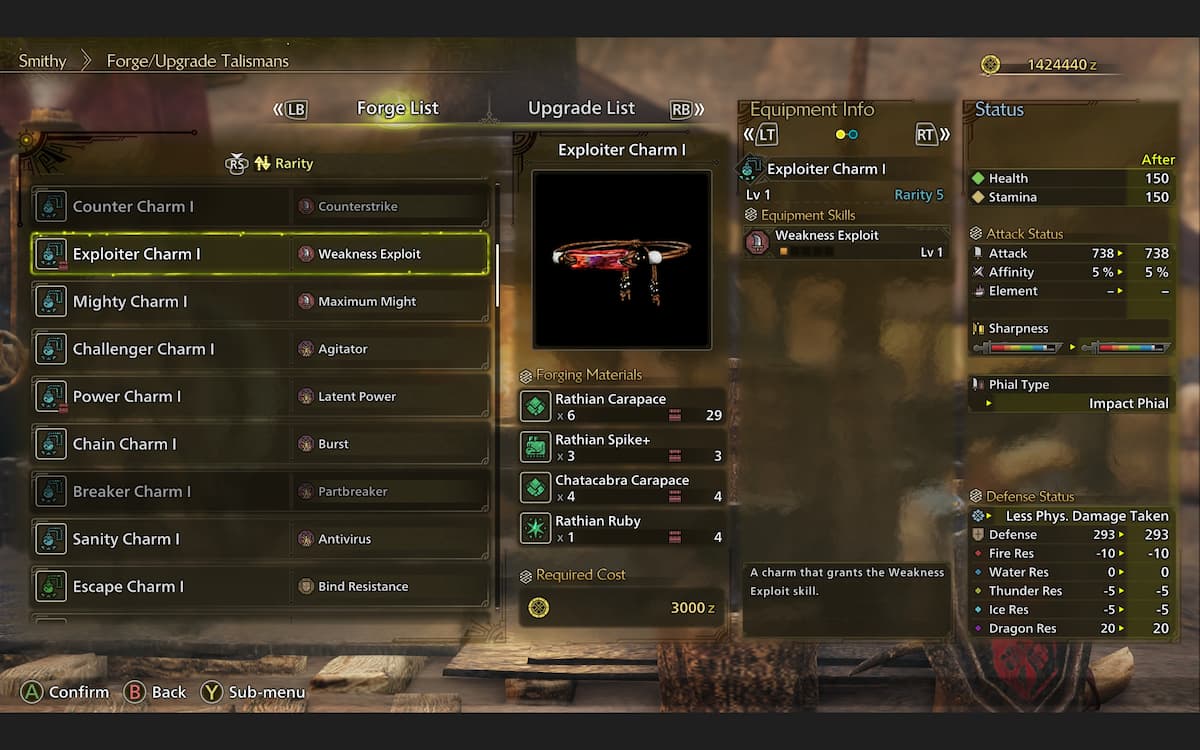Select Counter Charm I in the list
Viewport: 1200px width, 750px height.
pos(260,207)
